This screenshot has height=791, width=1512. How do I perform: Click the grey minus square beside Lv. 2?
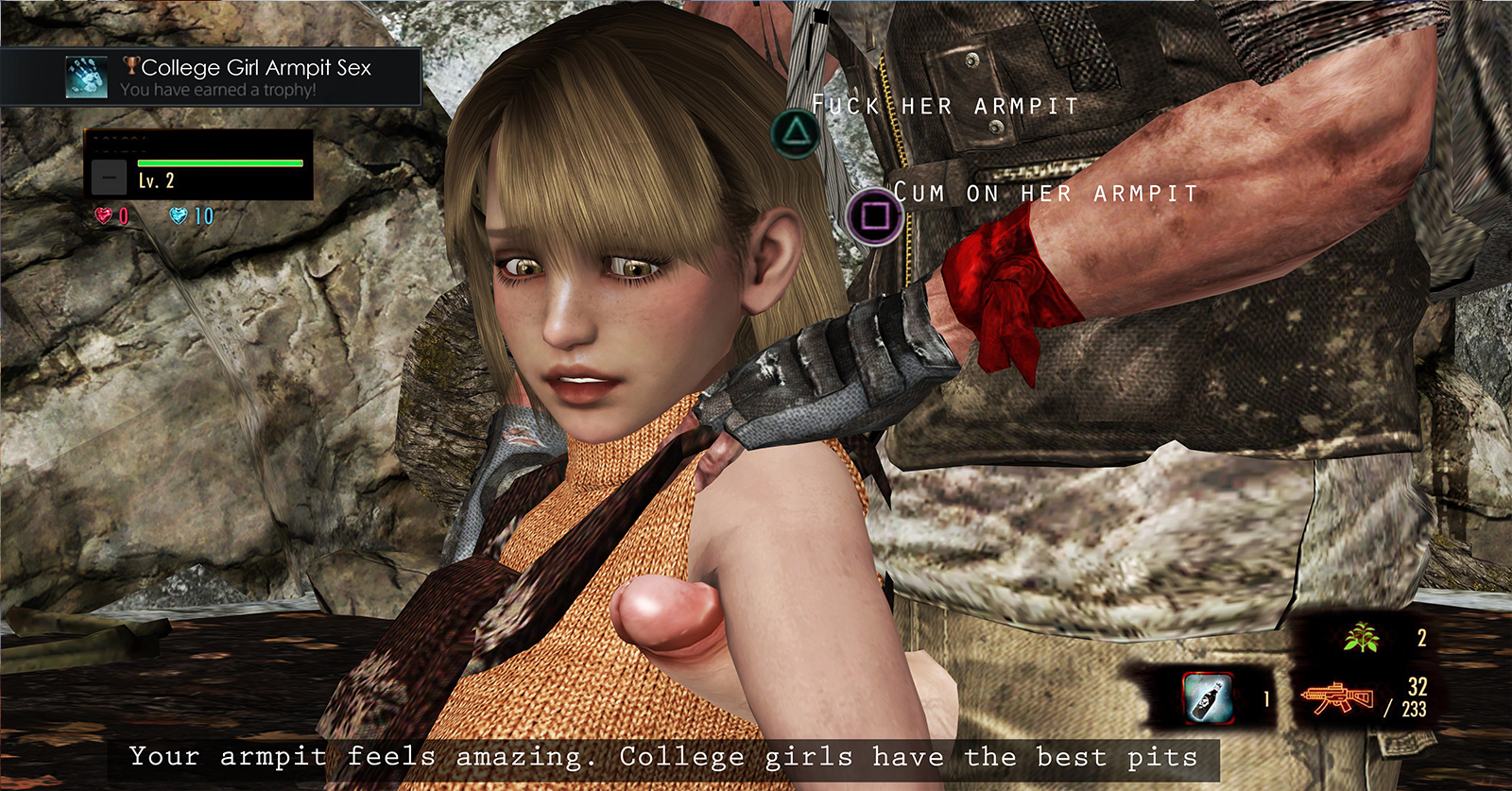[x=110, y=178]
